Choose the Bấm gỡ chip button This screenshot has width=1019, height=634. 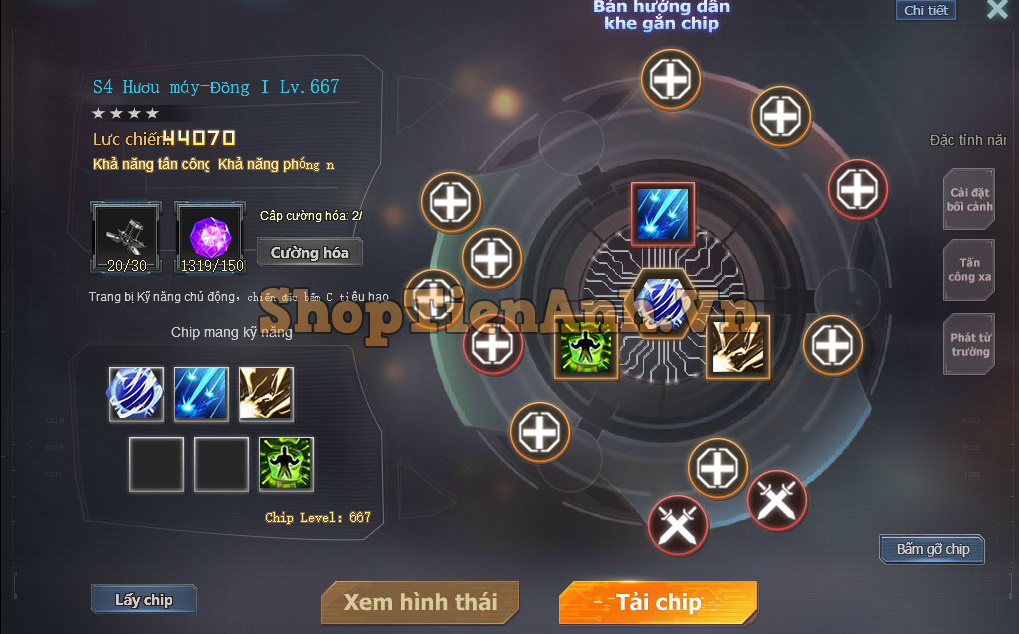[x=932, y=549]
